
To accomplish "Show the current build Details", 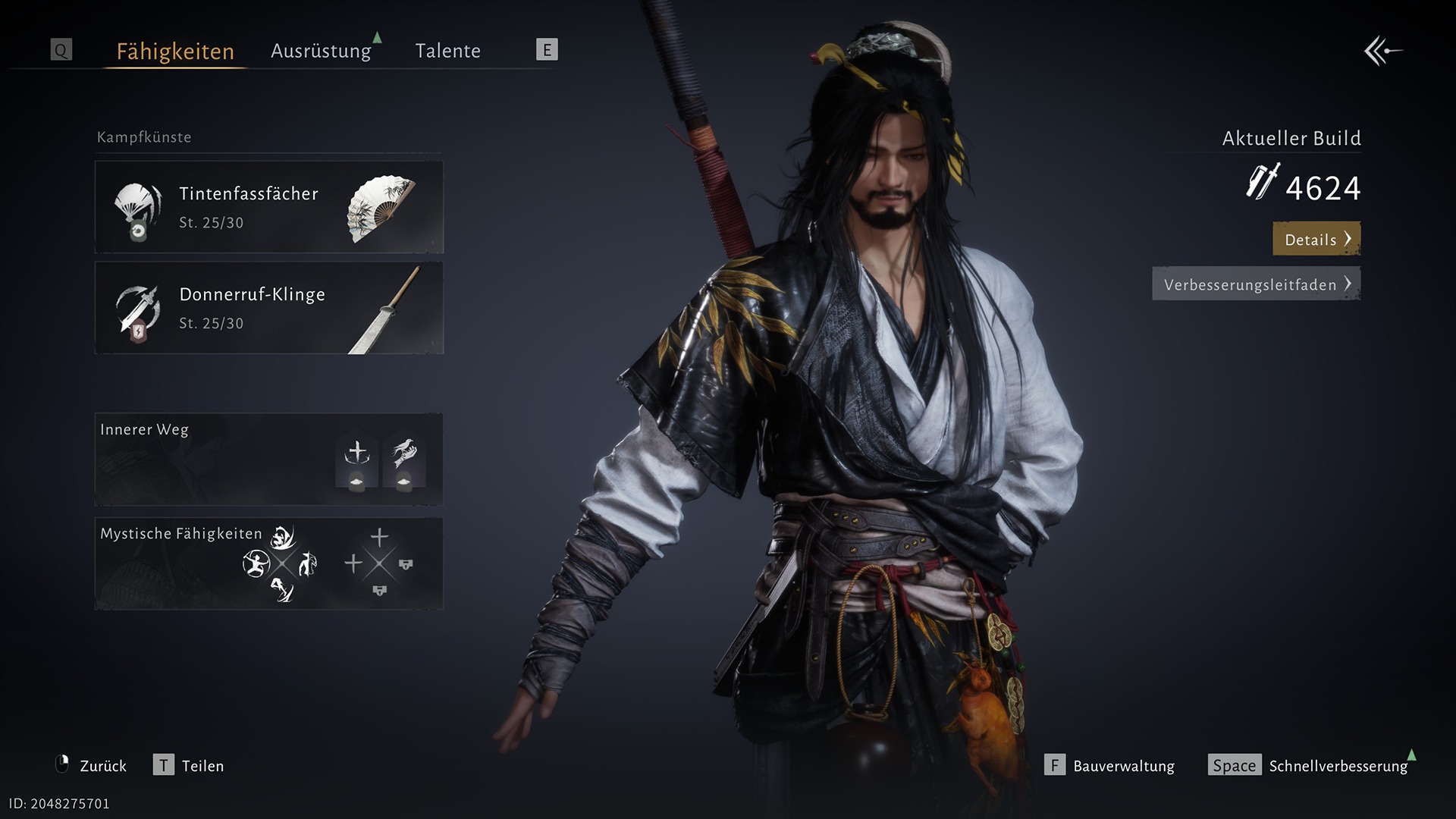I will coord(1316,239).
